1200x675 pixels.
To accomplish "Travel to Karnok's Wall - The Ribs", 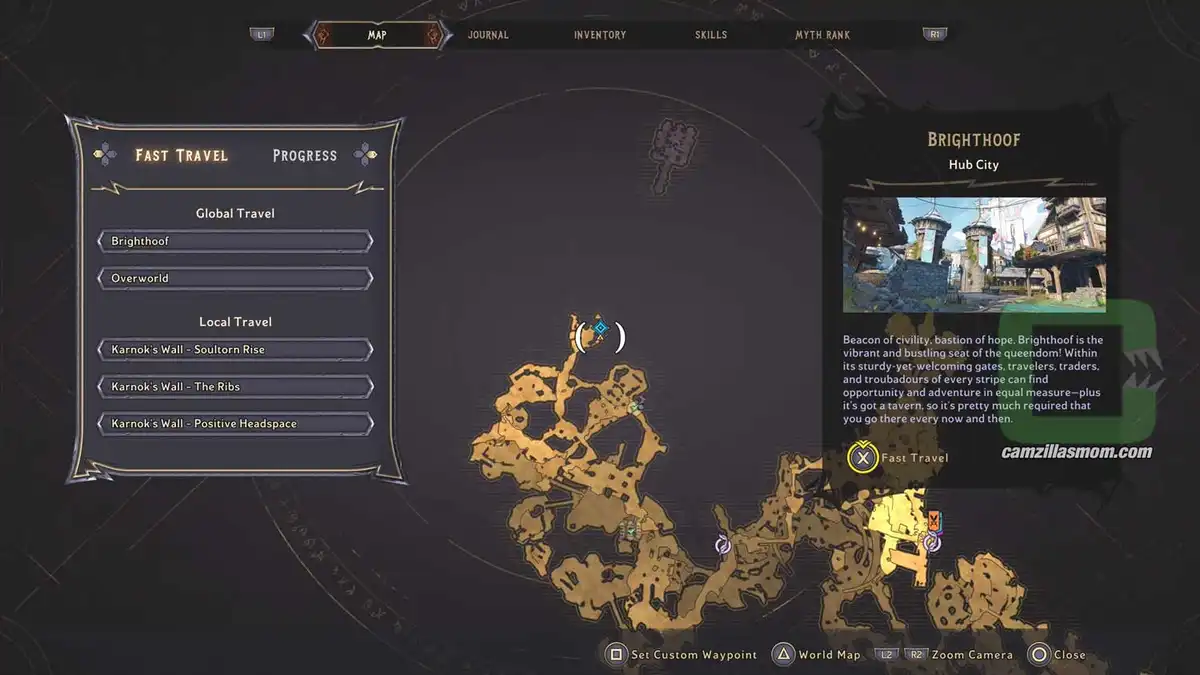I will (x=235, y=387).
